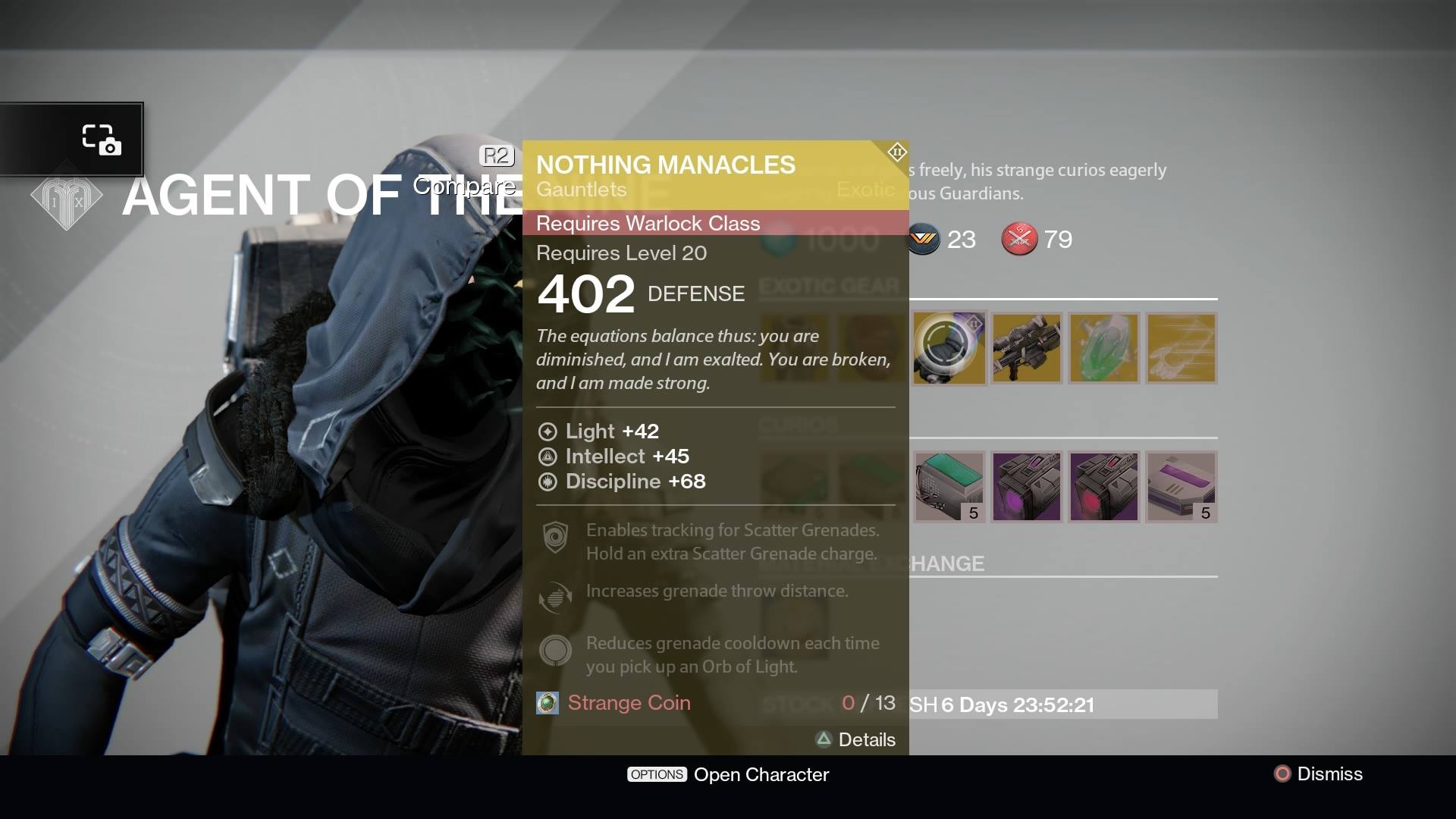Viewport: 1456px width, 819px height.
Task: Select the purple curio item with quantity 5
Action: pyautogui.click(x=1181, y=486)
